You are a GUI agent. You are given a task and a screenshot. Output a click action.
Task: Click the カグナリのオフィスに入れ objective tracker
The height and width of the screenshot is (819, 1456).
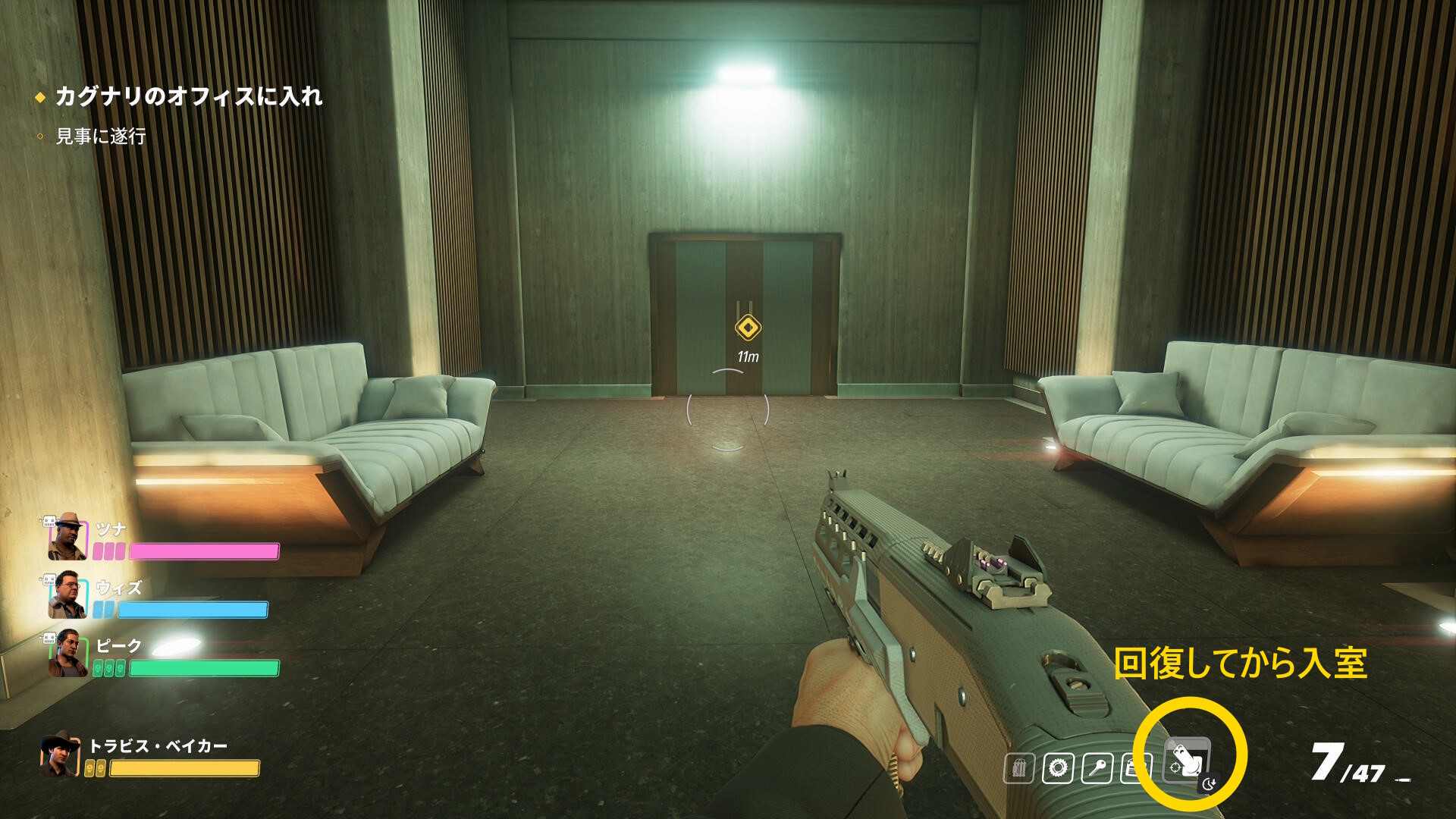(x=189, y=96)
